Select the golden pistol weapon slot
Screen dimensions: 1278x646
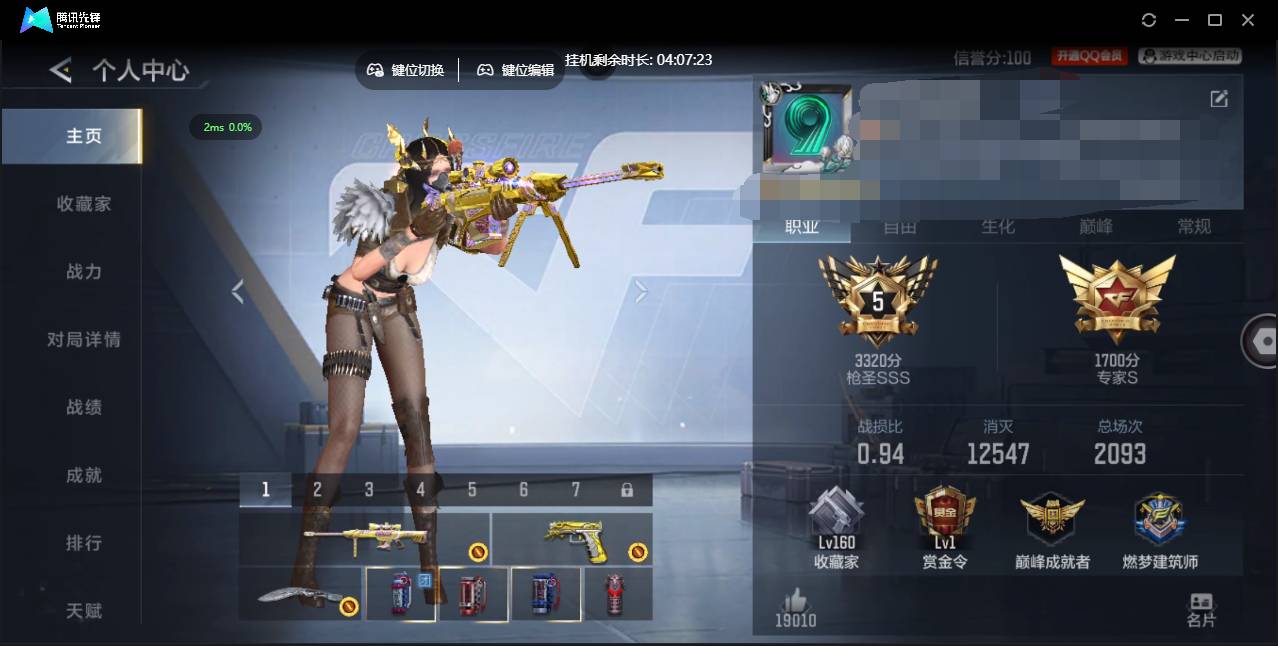pos(572,539)
